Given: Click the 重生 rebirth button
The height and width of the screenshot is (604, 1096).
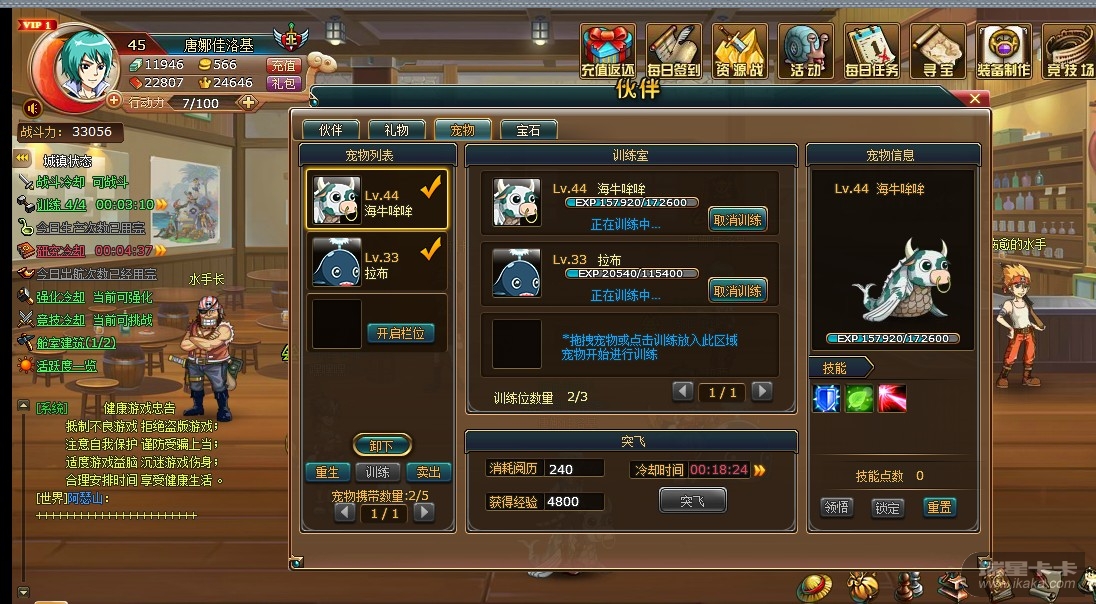Looking at the screenshot, I should click(327, 472).
